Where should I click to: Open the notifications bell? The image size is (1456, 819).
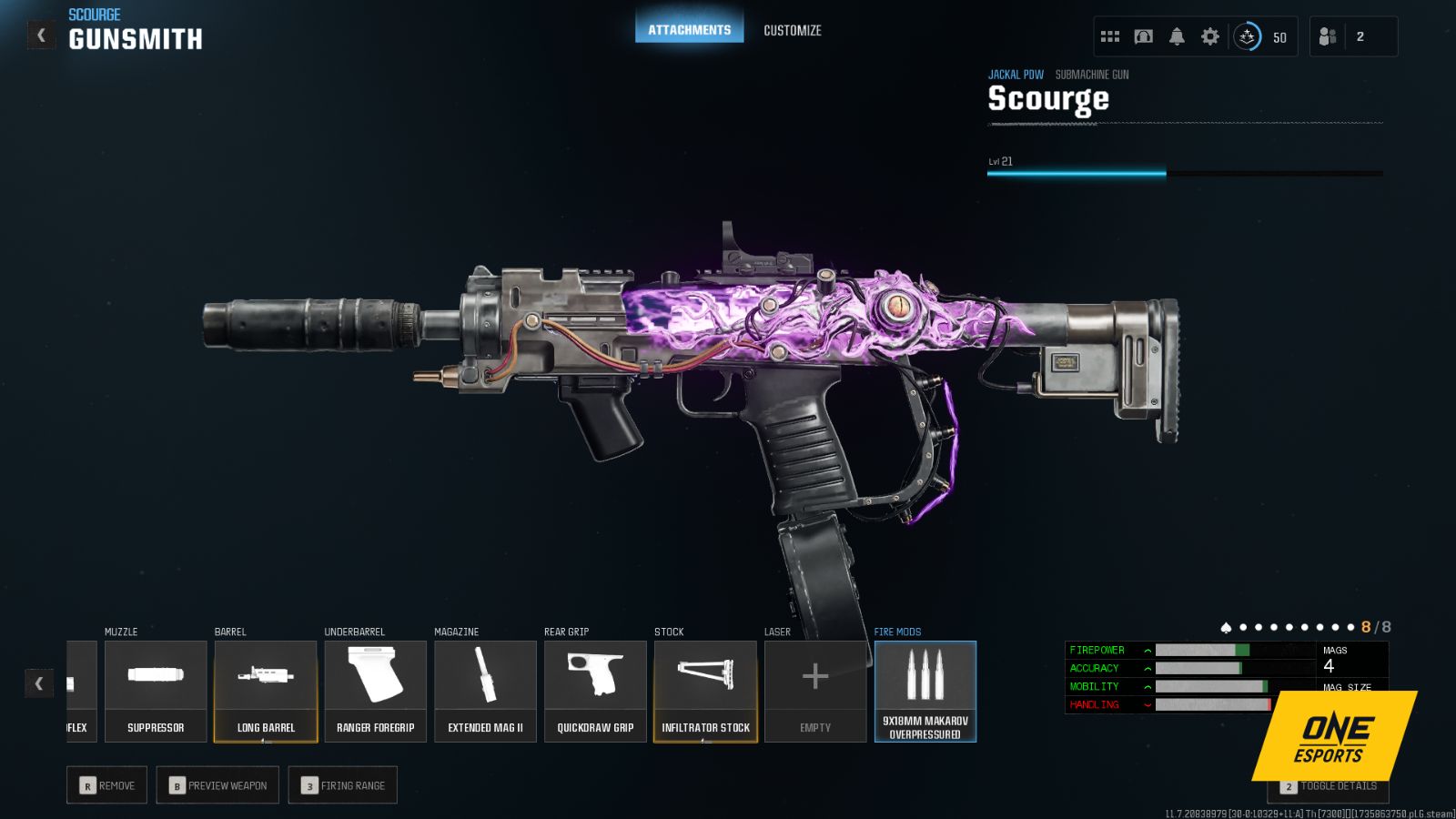point(1177,35)
